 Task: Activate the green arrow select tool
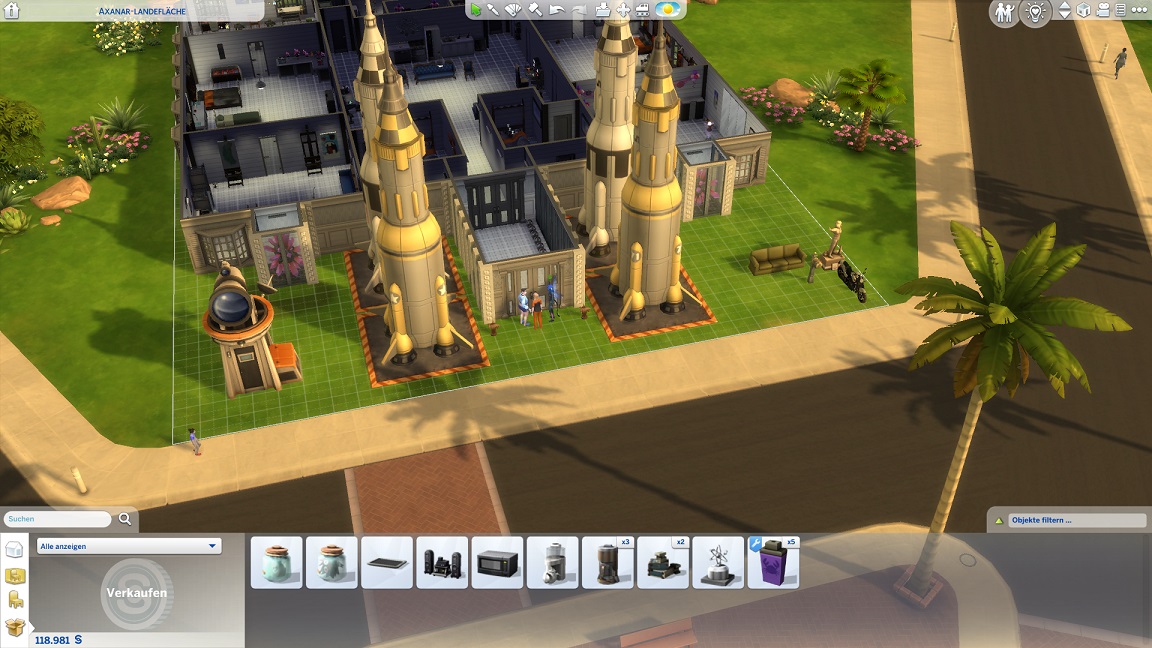[x=477, y=10]
